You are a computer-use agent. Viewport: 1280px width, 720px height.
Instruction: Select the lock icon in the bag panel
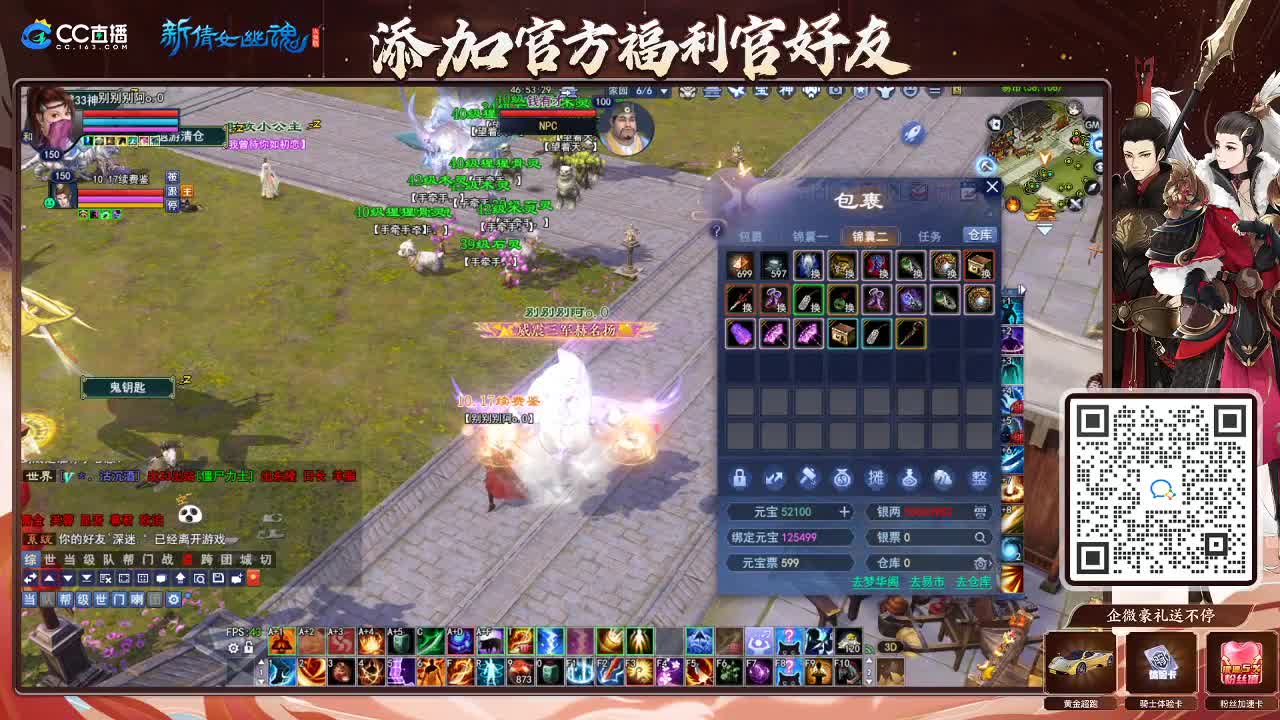point(739,478)
